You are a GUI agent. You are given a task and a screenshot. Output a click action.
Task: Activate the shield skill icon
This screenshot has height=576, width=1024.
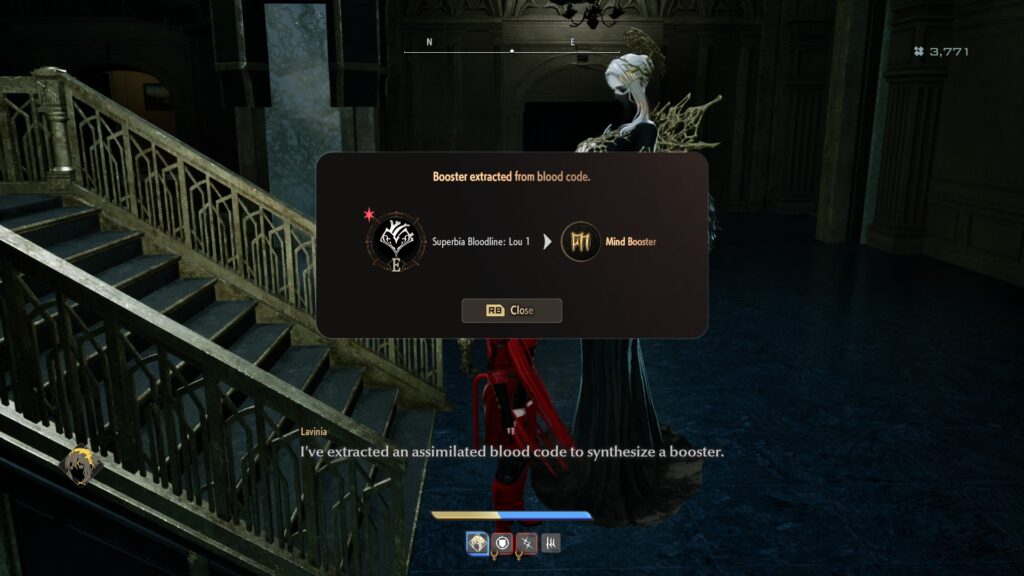pyautogui.click(x=502, y=543)
